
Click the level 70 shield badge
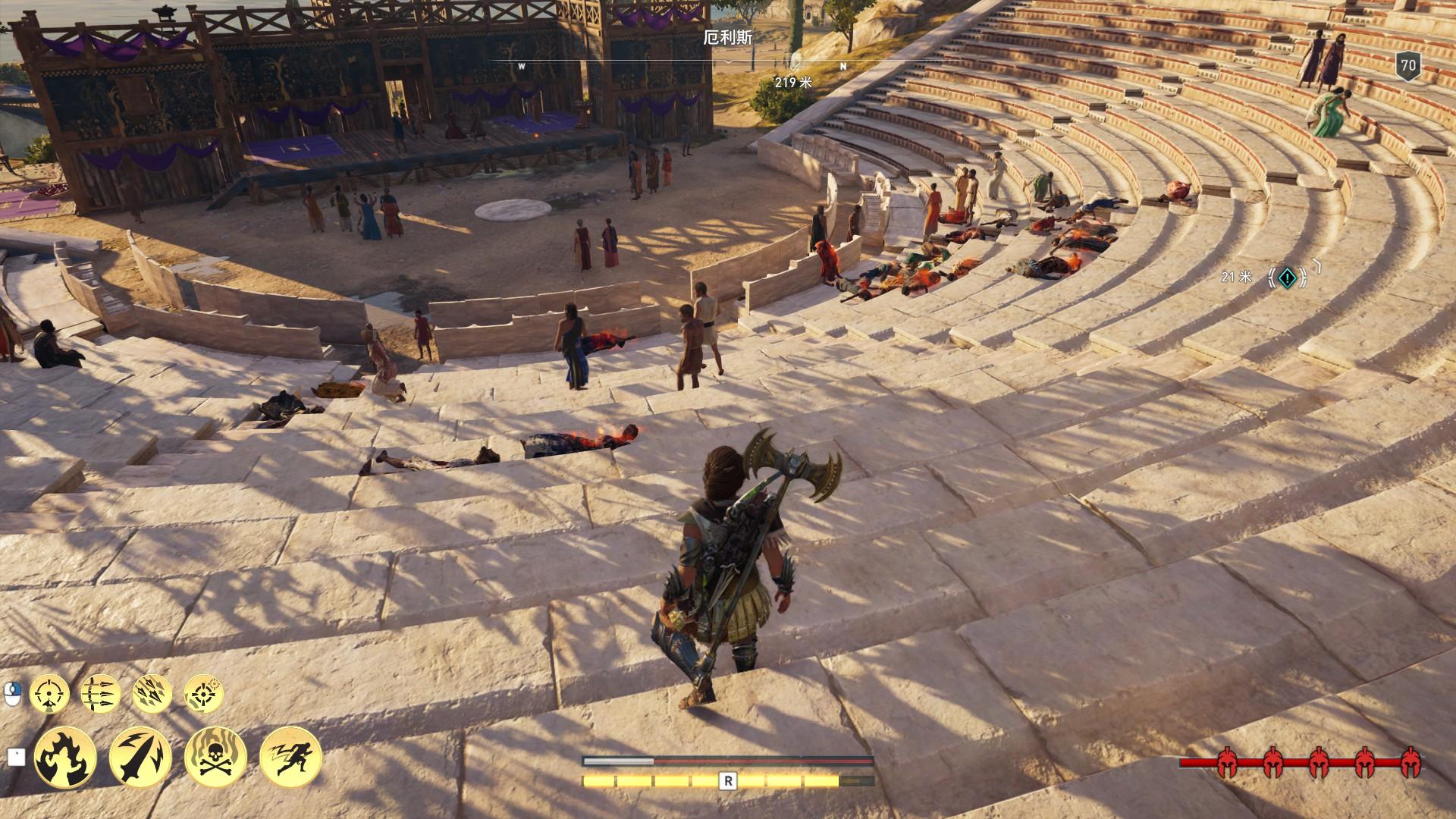(1408, 66)
